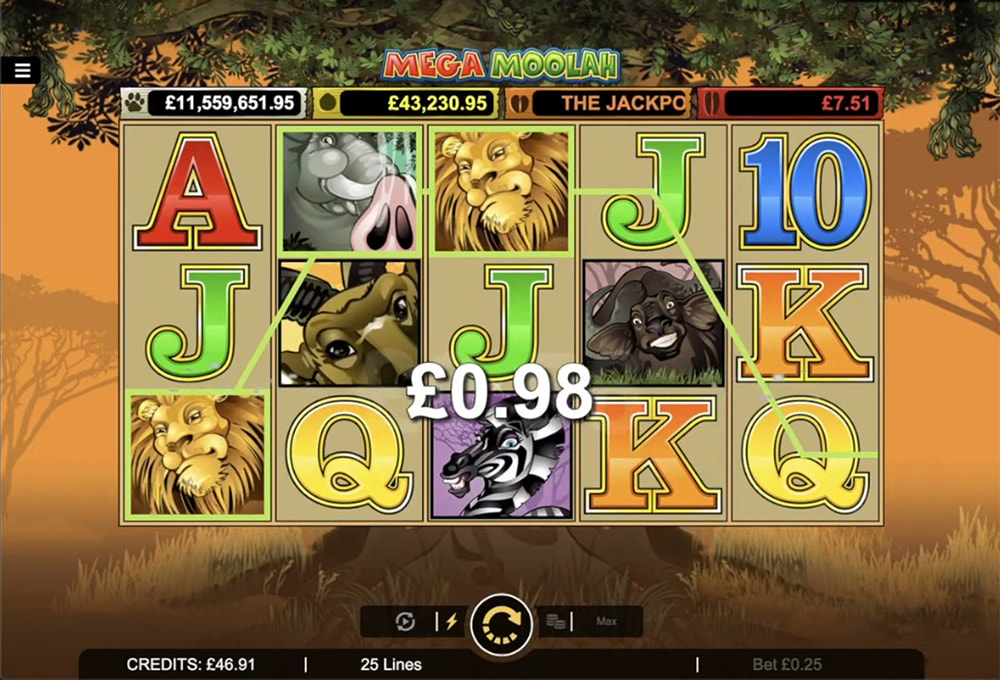This screenshot has width=1000, height=680.
Task: Set the bet to Max
Action: [606, 622]
